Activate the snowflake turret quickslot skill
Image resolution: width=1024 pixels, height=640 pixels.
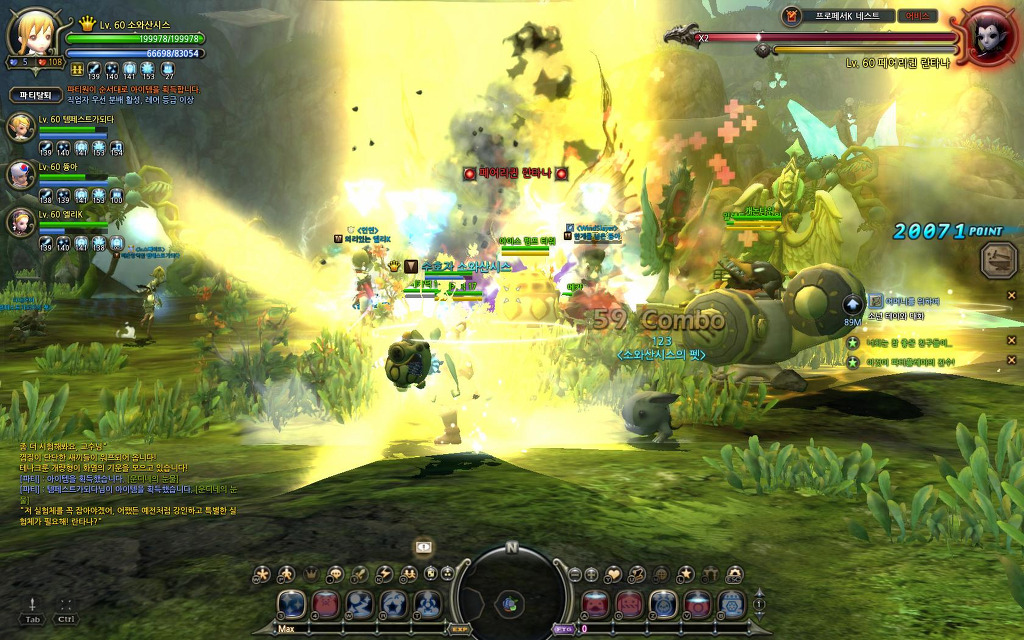[733, 604]
